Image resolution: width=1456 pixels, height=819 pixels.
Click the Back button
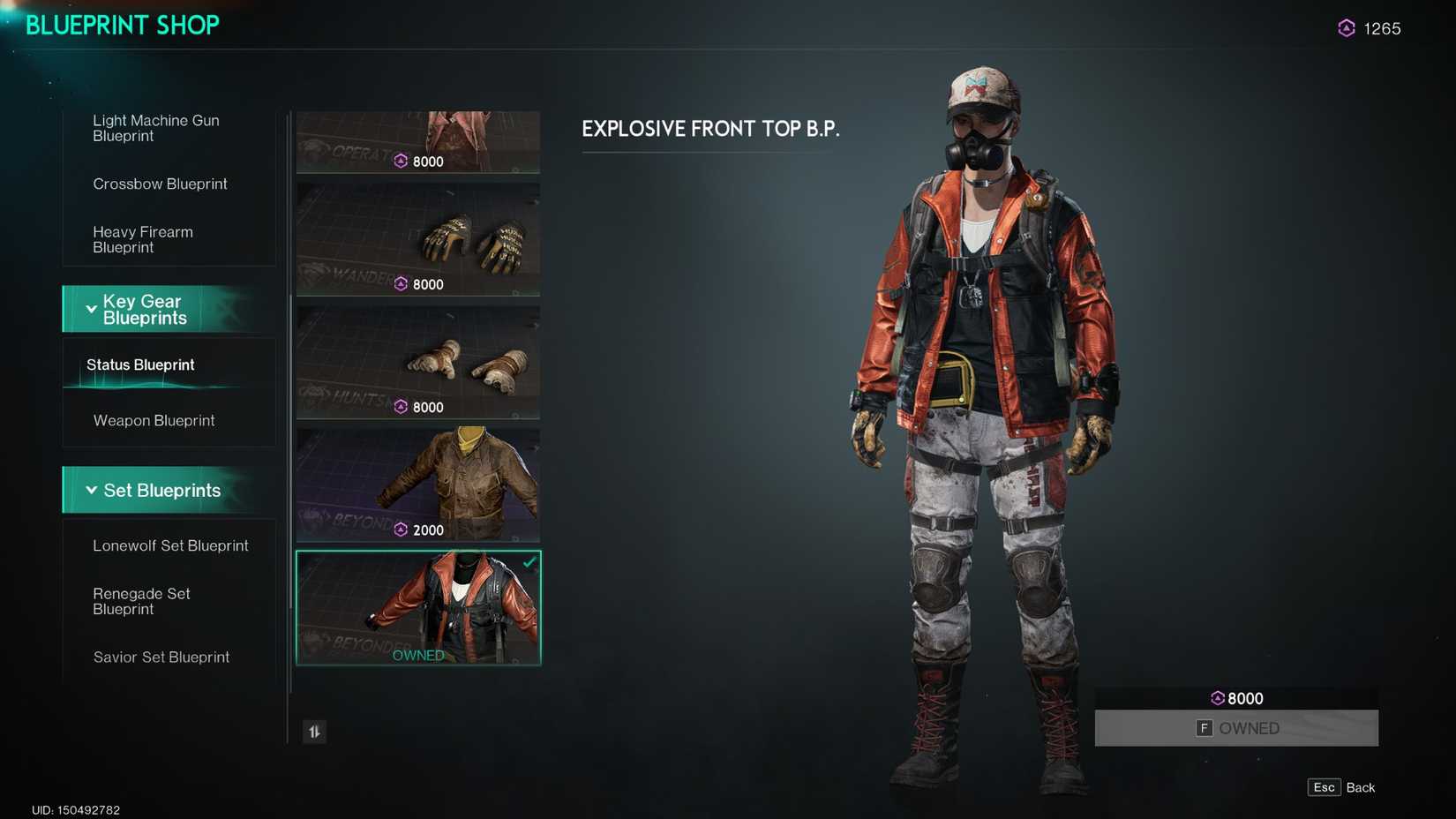coord(1361,787)
